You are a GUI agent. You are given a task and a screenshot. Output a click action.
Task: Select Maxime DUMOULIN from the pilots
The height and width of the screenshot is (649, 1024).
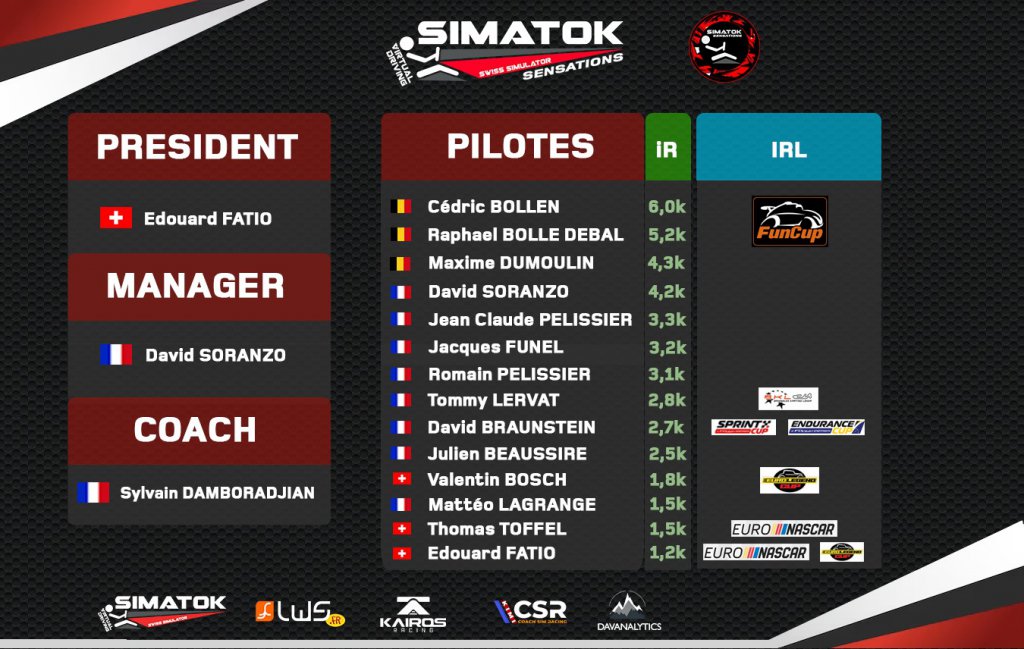coord(510,263)
